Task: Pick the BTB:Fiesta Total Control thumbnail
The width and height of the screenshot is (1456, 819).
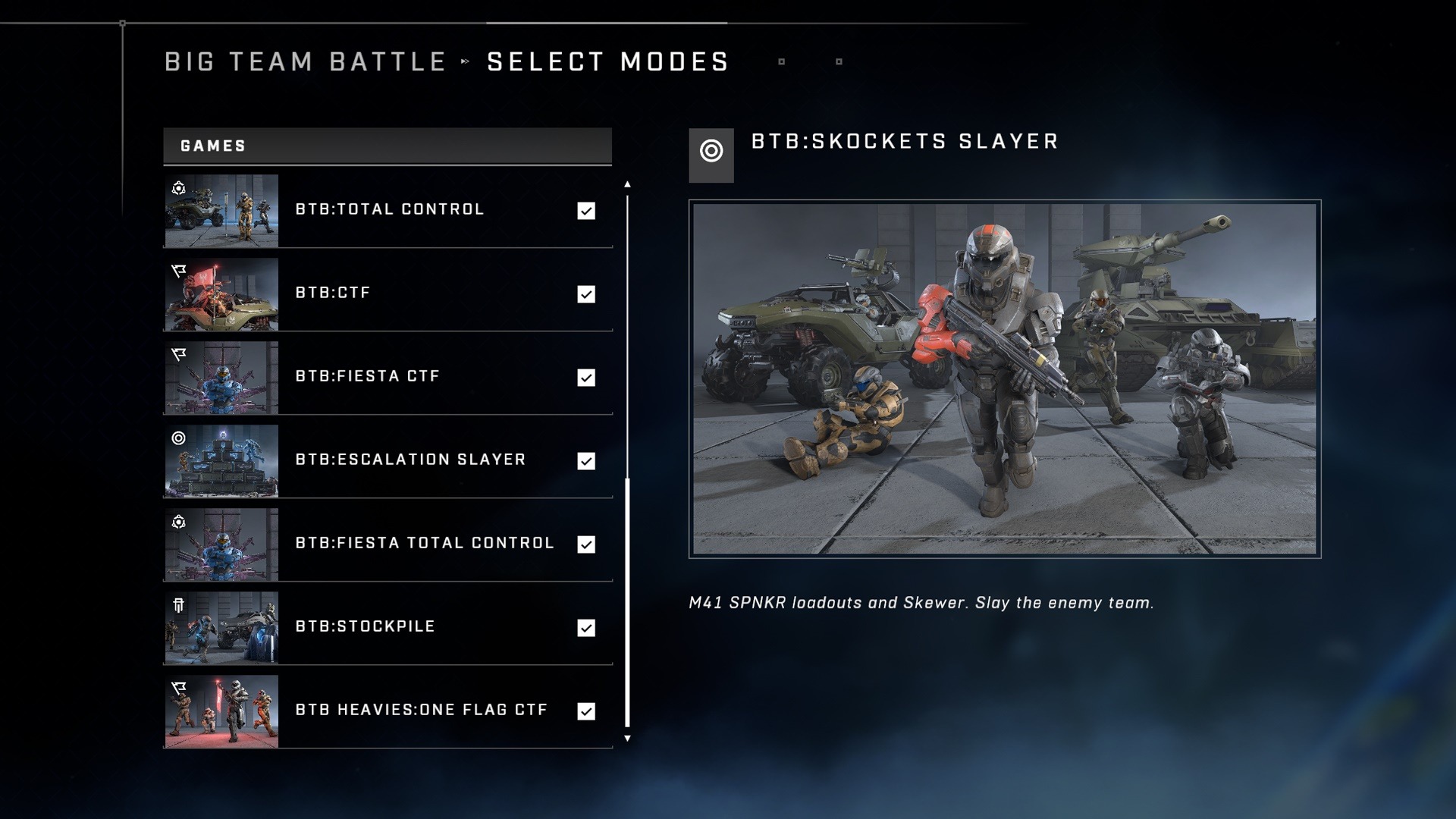Action: (x=221, y=544)
